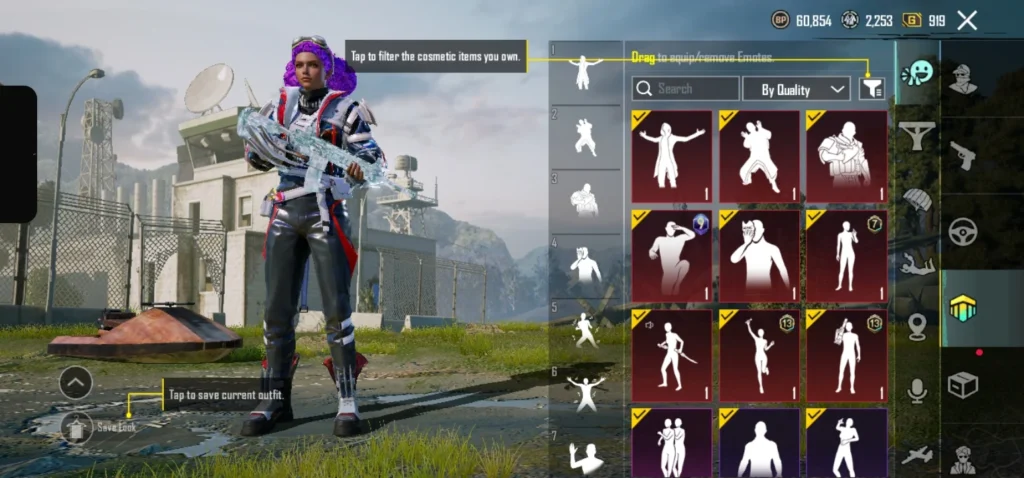This screenshot has width=1024, height=478.
Task: Close the inventory with the X button
Action: (x=967, y=20)
